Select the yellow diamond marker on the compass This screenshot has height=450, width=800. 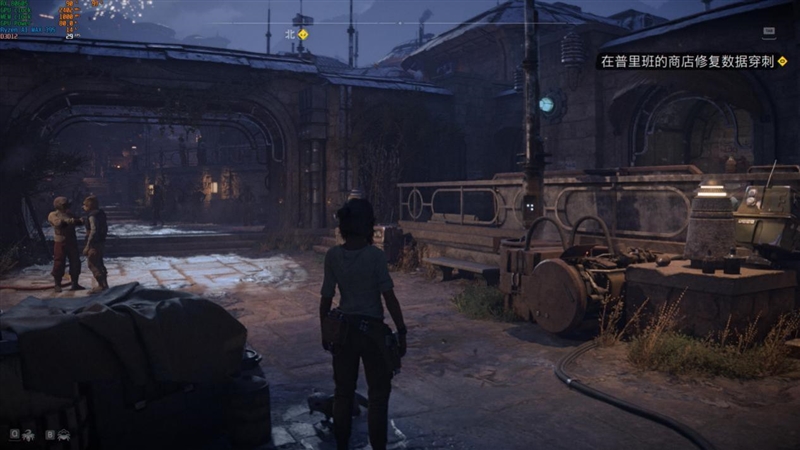click(x=303, y=33)
